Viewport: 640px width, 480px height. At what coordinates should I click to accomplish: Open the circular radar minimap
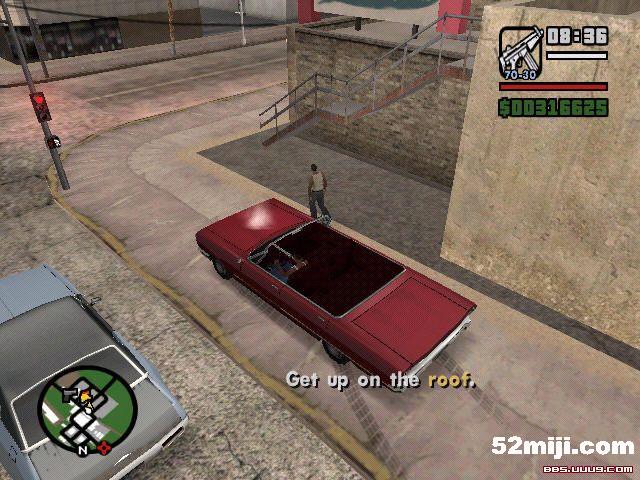pyautogui.click(x=85, y=410)
